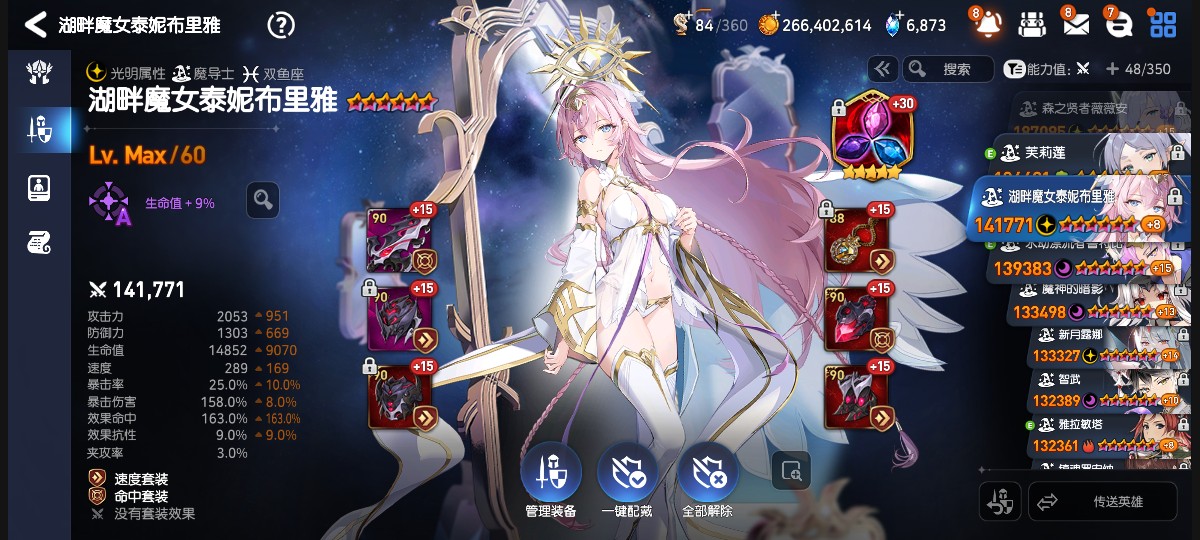Image resolution: width=1200 pixels, height=540 pixels.
Task: Open the notification bell
Action: [987, 24]
